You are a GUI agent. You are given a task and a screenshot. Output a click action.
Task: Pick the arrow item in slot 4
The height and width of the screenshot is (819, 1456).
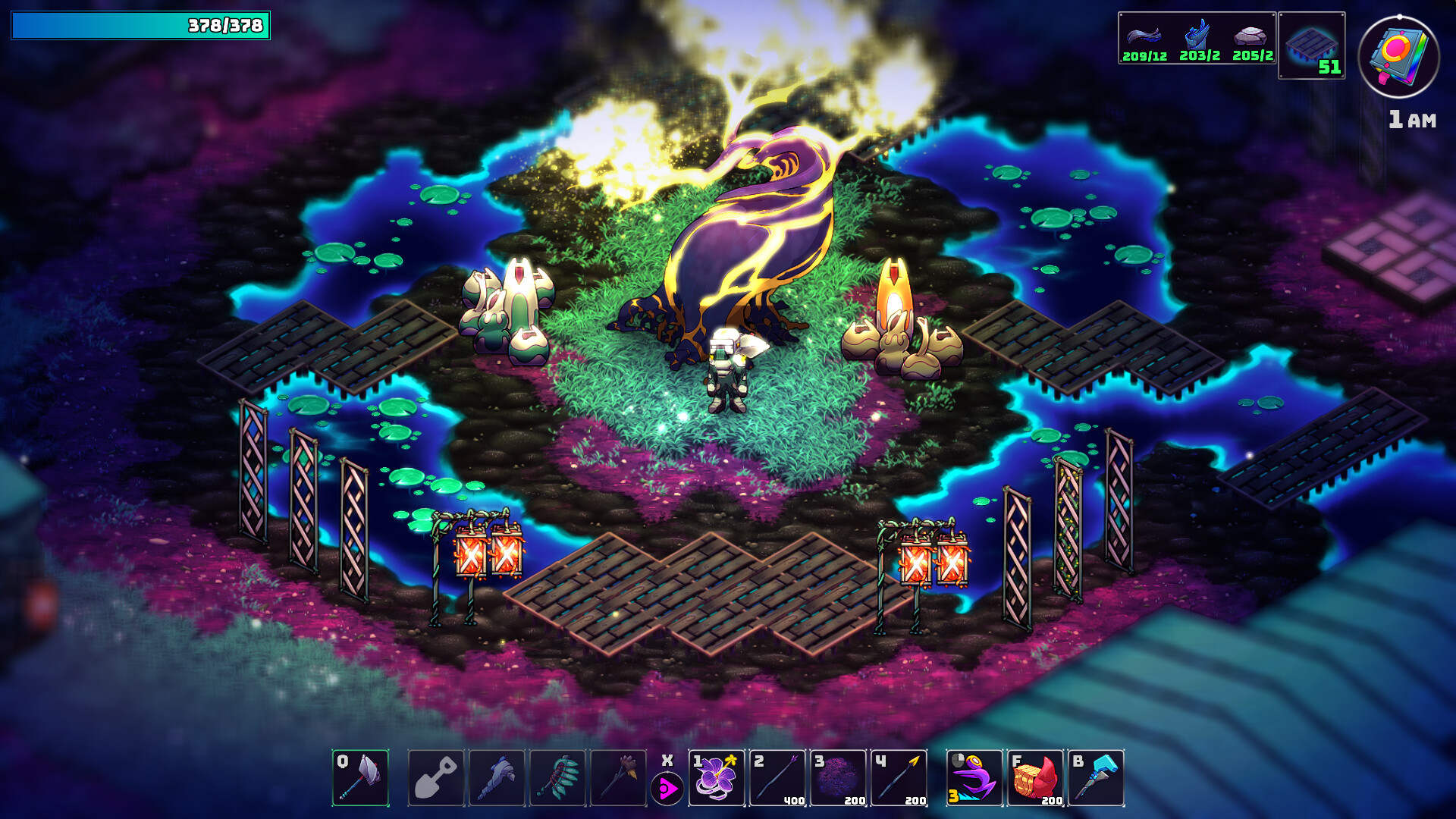901,783
